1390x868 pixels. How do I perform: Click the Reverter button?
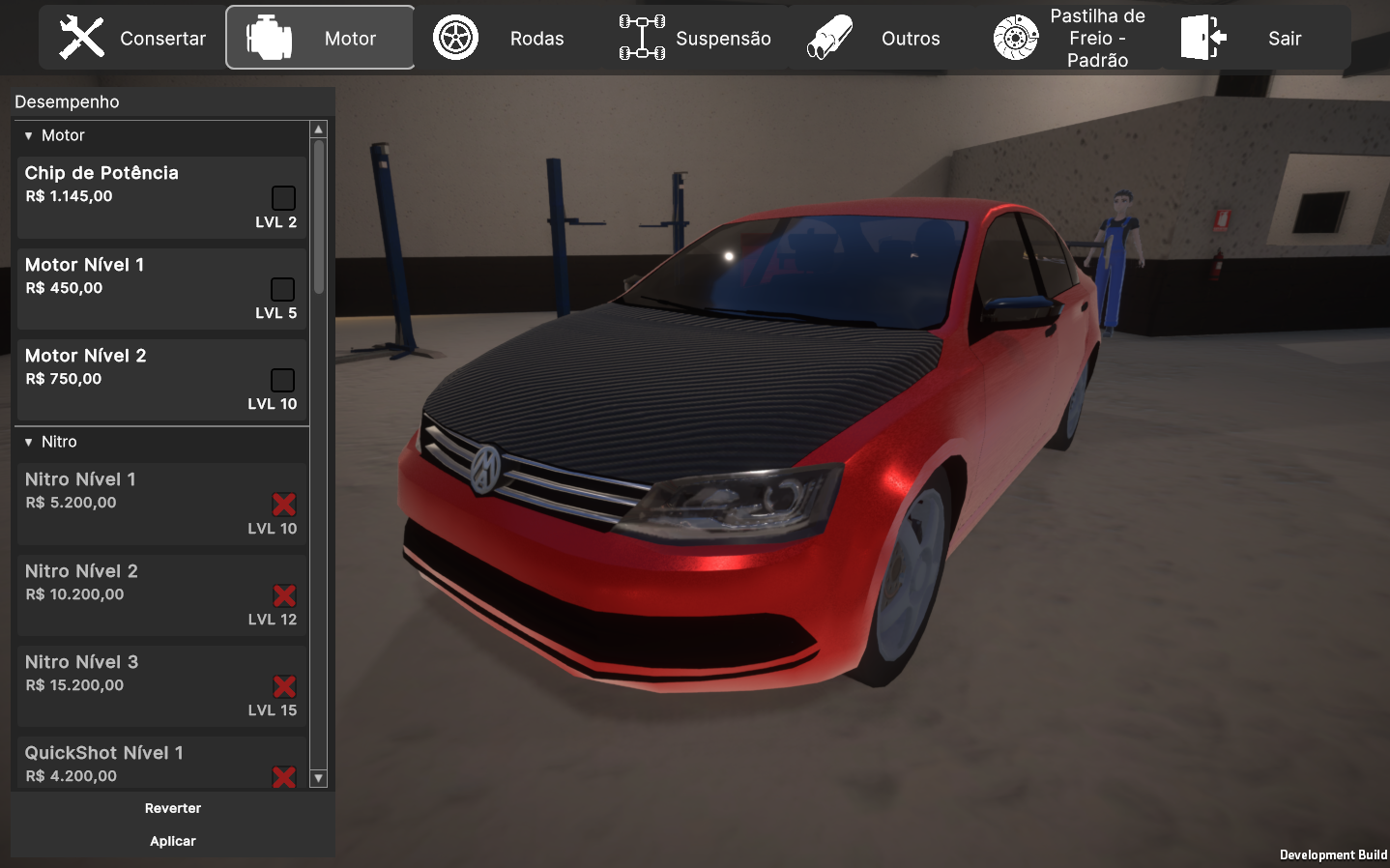click(173, 808)
